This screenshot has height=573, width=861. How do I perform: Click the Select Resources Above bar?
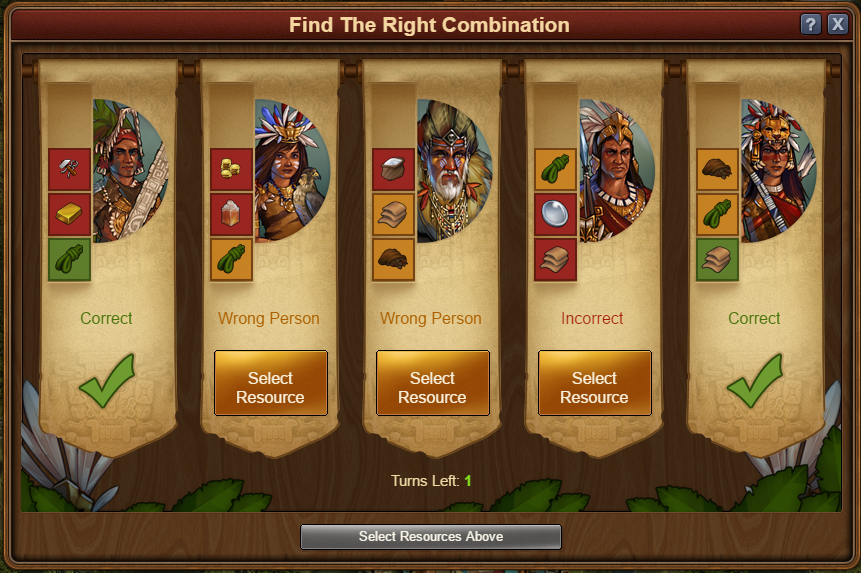pos(431,537)
